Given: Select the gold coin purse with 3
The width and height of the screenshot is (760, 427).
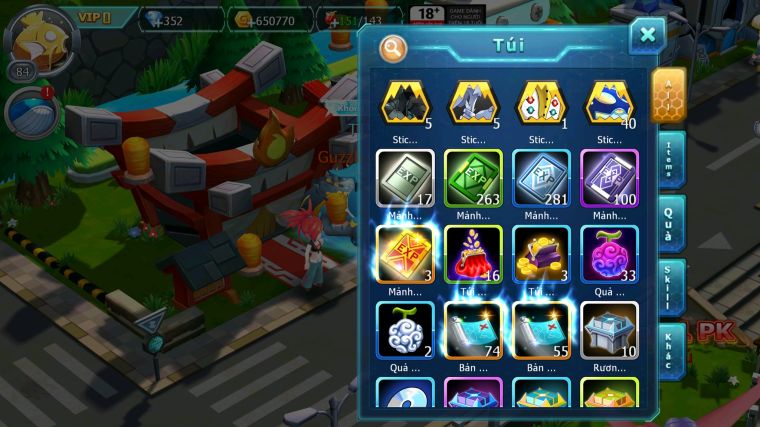Looking at the screenshot, I should (541, 254).
